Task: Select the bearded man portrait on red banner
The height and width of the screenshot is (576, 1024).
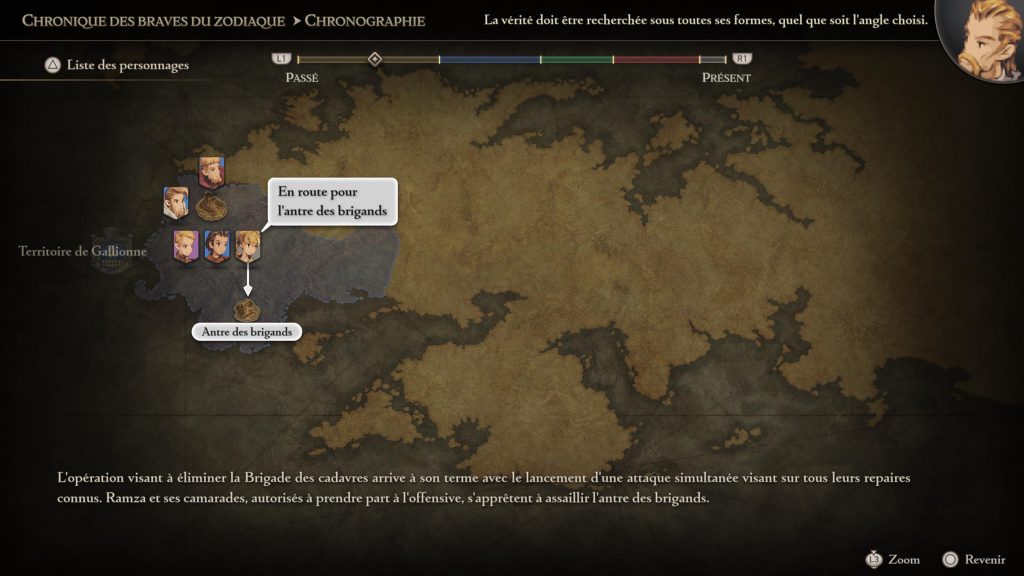Action: pyautogui.click(x=210, y=172)
